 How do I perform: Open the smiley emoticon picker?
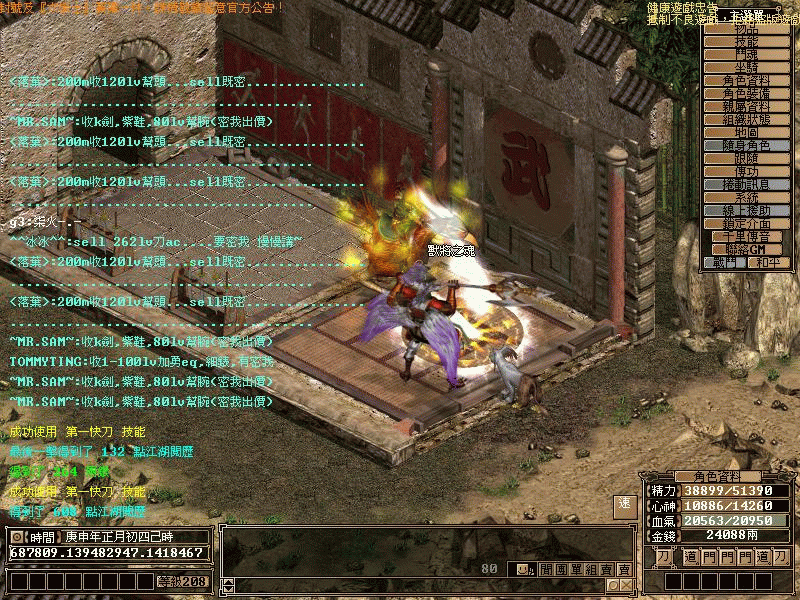[x=522, y=569]
